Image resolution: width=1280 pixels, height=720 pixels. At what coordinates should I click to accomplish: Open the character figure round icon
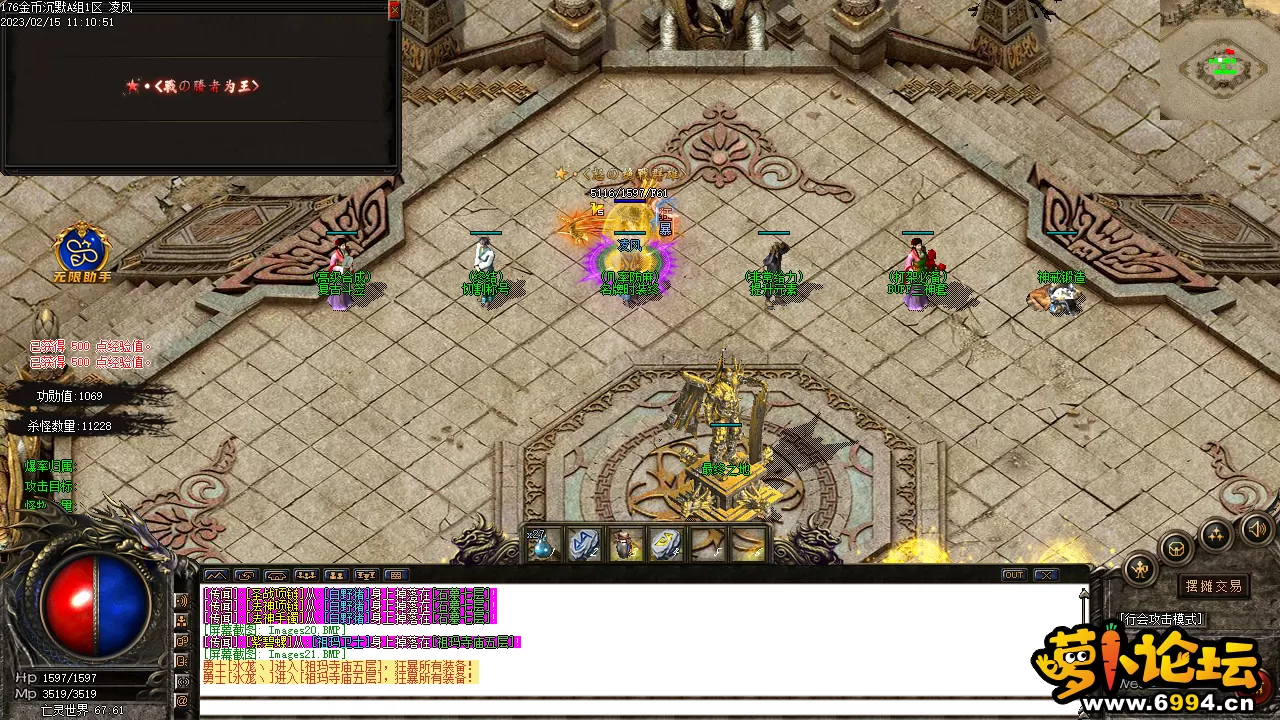pyautogui.click(x=1140, y=569)
